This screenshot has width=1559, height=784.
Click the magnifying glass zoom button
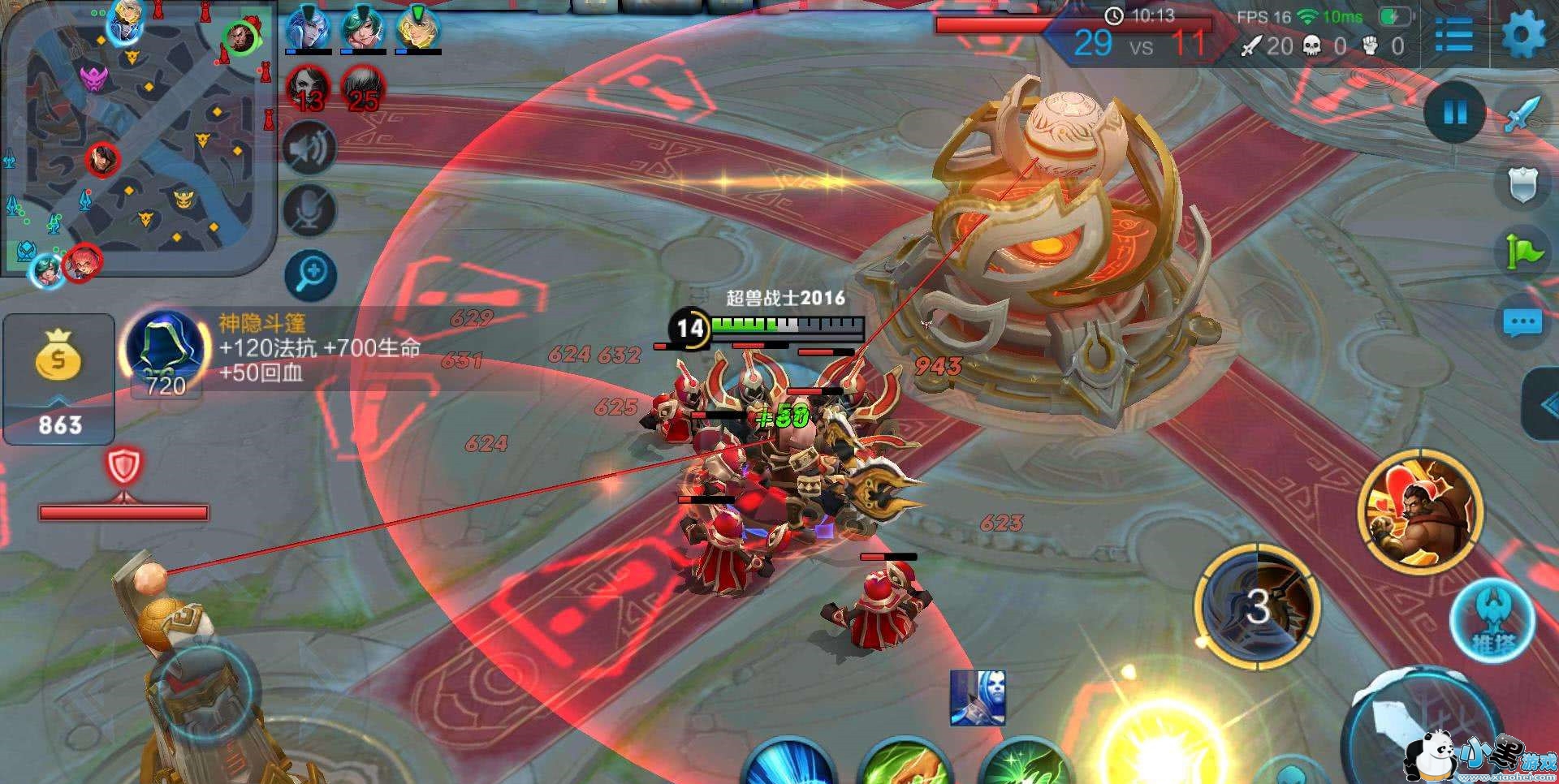click(x=310, y=275)
